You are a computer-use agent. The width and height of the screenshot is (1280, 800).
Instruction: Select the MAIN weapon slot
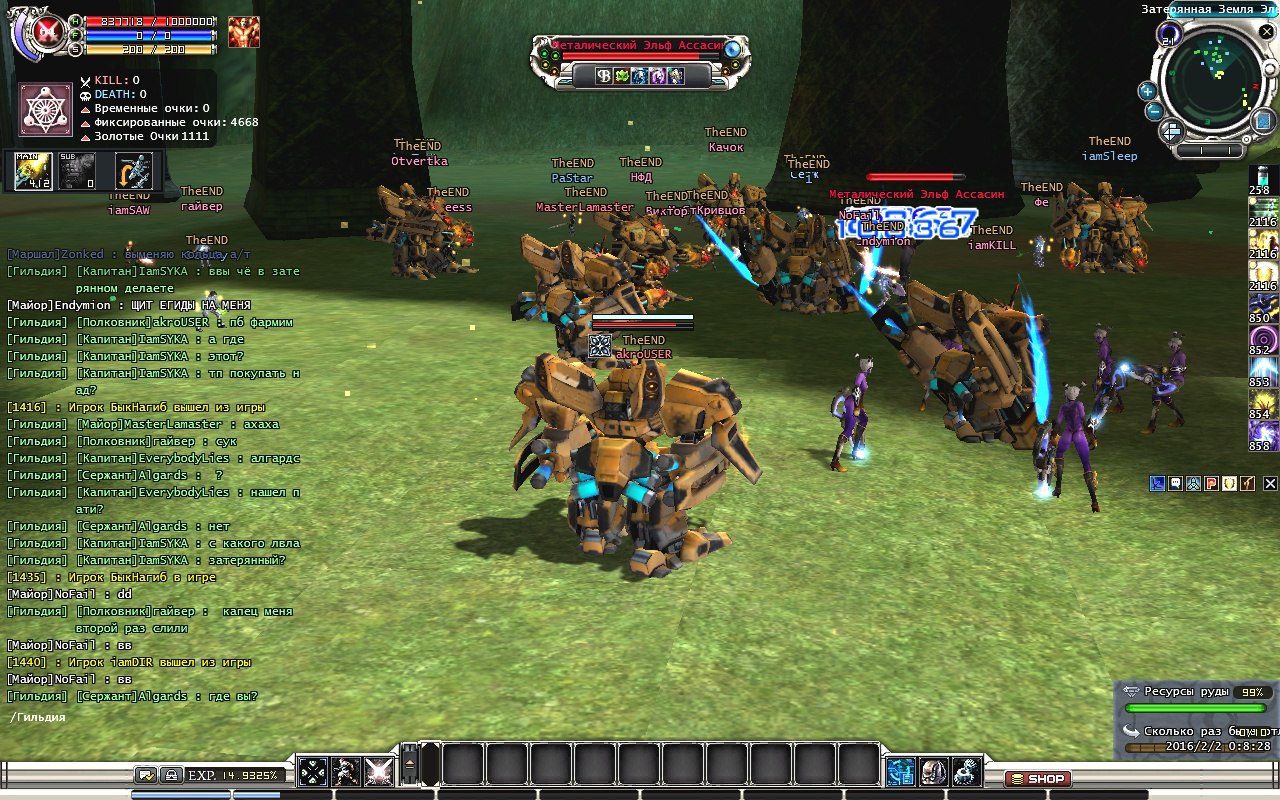tap(34, 171)
